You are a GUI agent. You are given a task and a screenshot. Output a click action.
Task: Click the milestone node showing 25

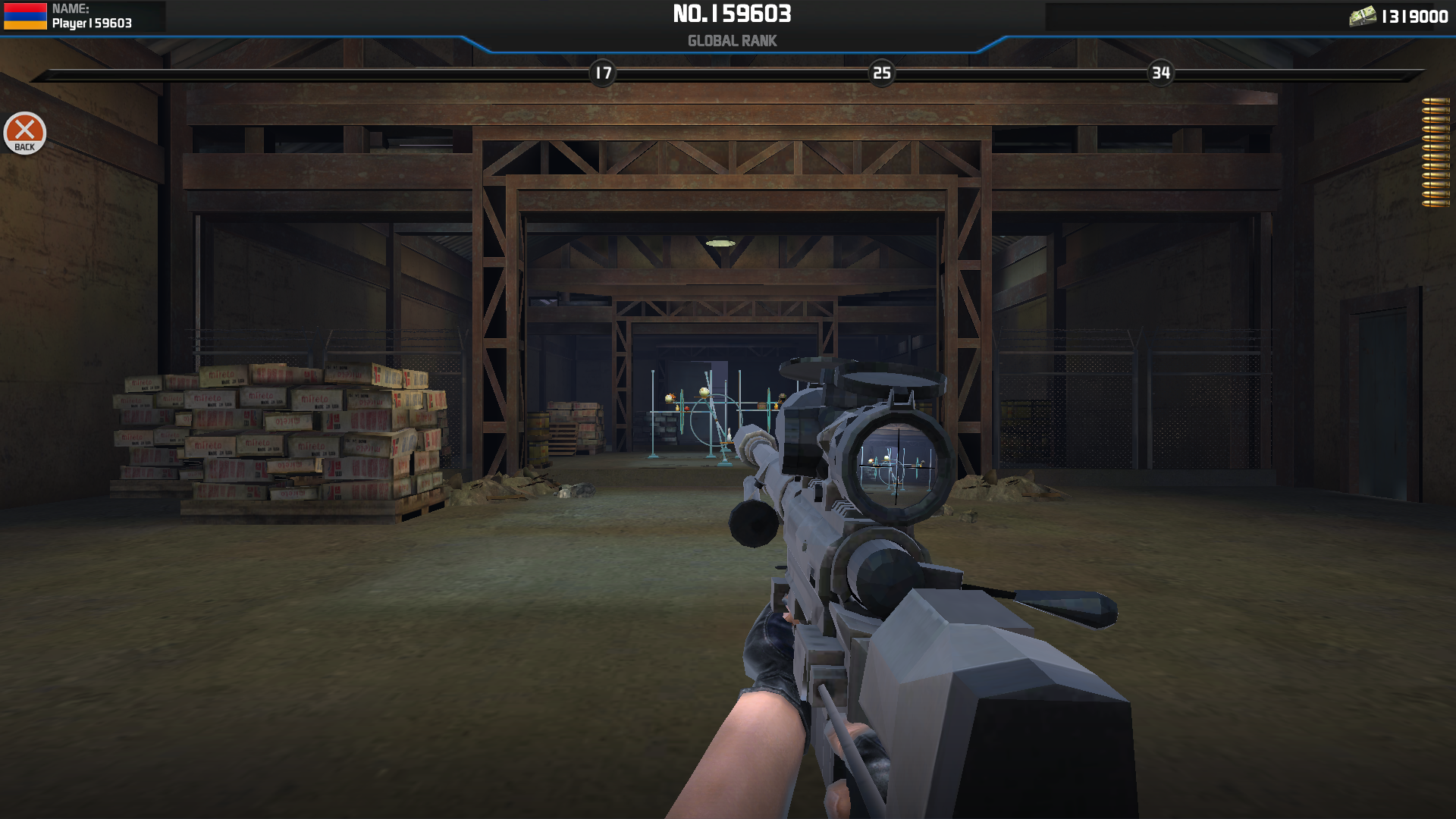881,74
